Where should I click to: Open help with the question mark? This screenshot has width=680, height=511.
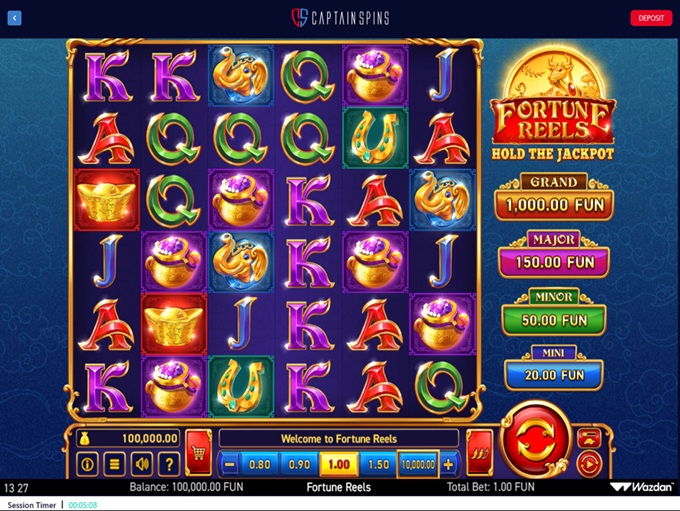[169, 464]
